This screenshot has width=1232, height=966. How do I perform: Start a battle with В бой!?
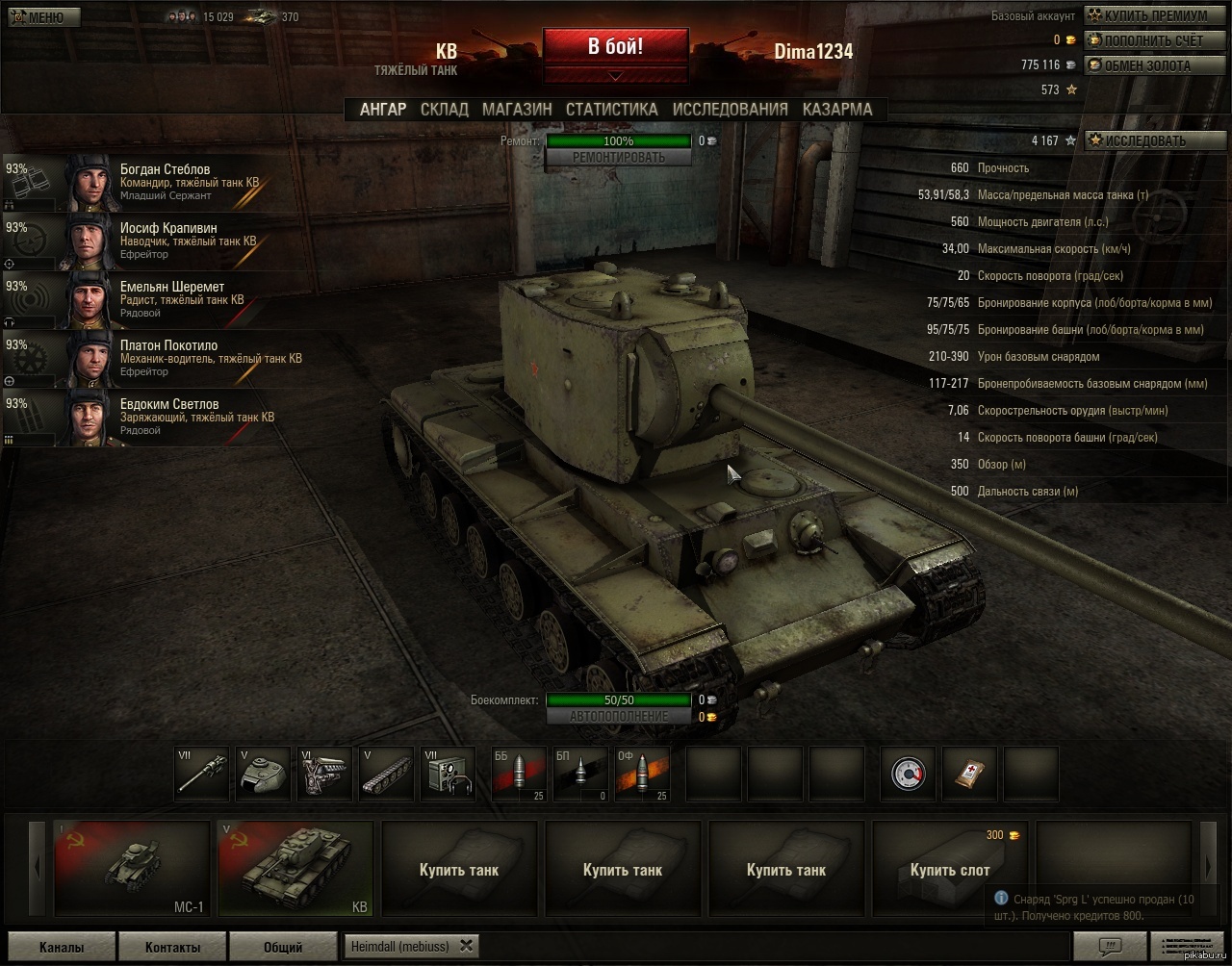tap(615, 46)
